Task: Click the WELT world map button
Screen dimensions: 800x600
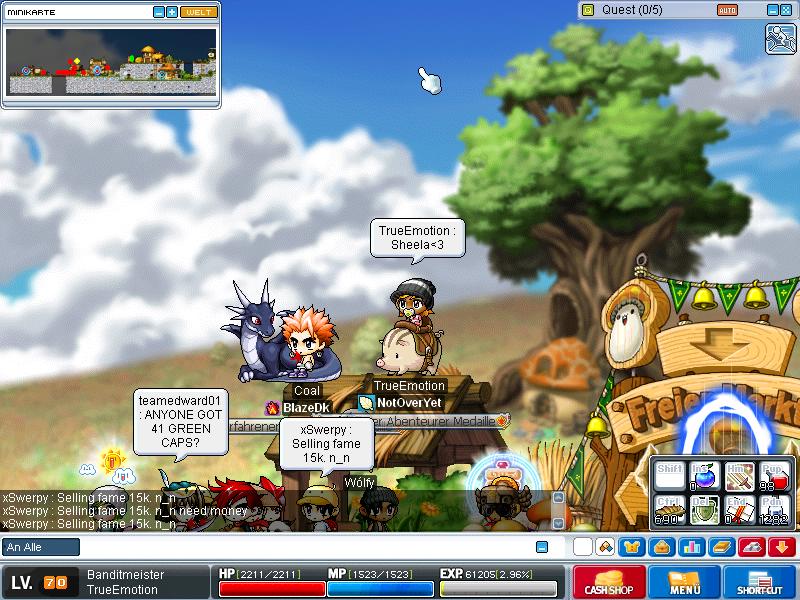Action: pos(198,12)
